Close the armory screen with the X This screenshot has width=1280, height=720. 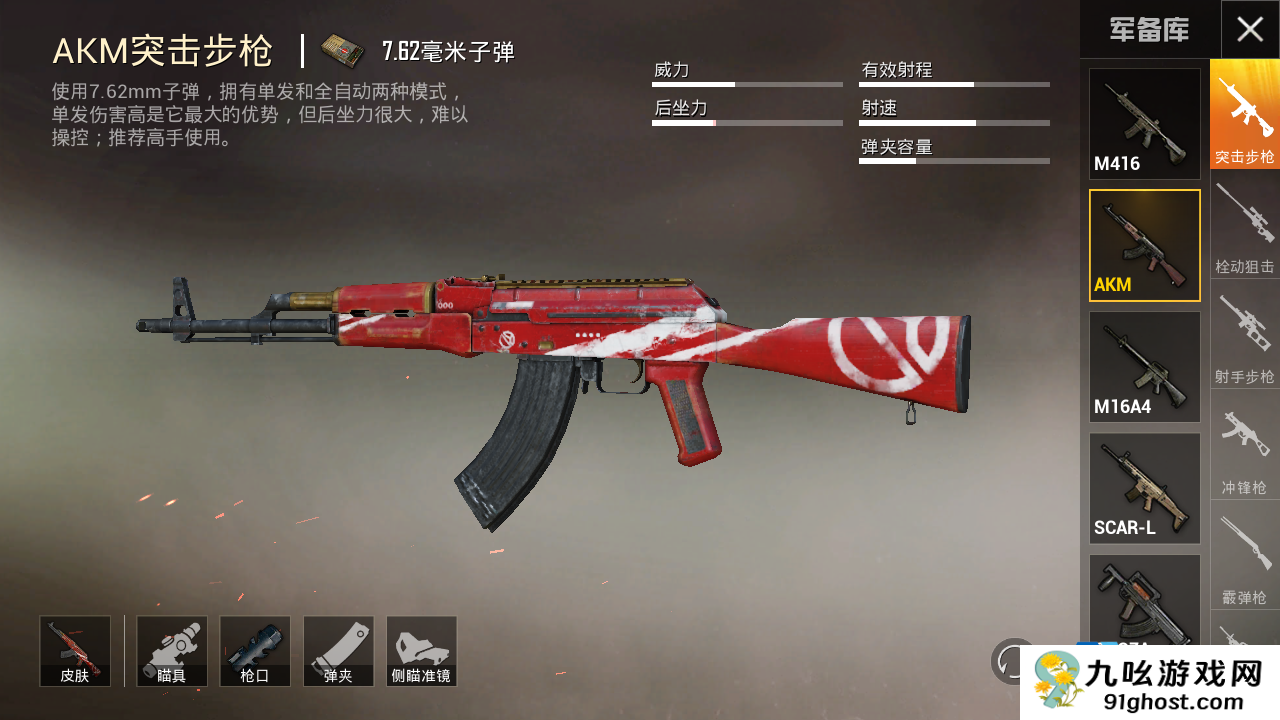tap(1250, 29)
